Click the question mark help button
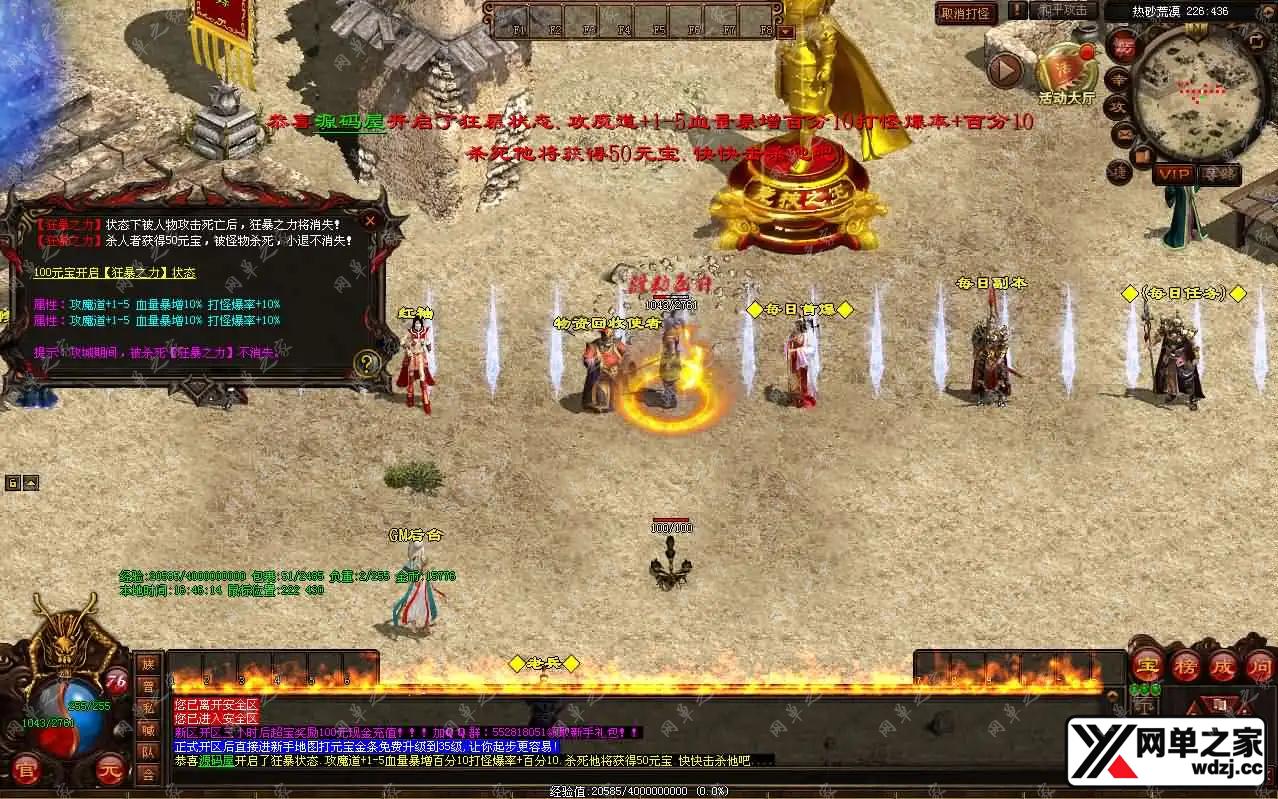This screenshot has width=1278, height=799. click(x=368, y=363)
